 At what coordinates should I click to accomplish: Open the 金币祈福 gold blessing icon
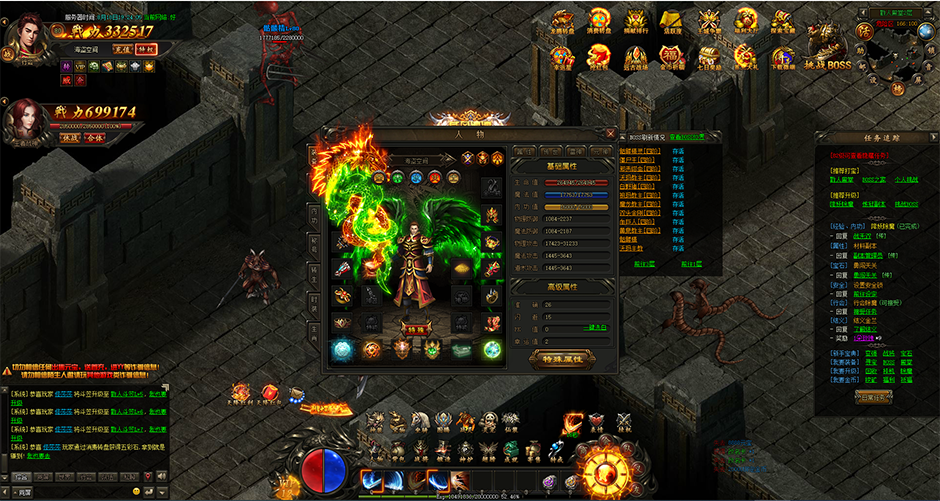pyautogui.click(x=671, y=54)
